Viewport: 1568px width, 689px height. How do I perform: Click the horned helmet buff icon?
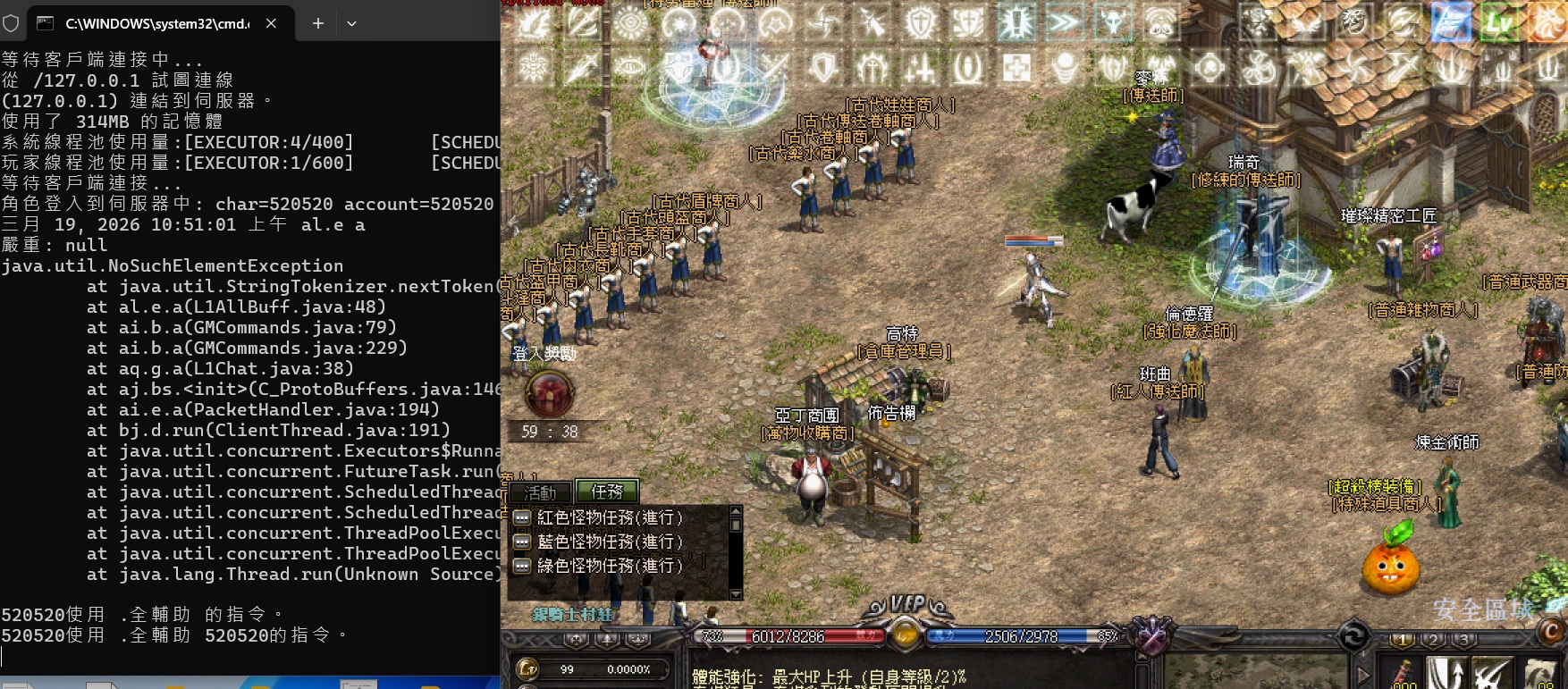coord(1113,22)
